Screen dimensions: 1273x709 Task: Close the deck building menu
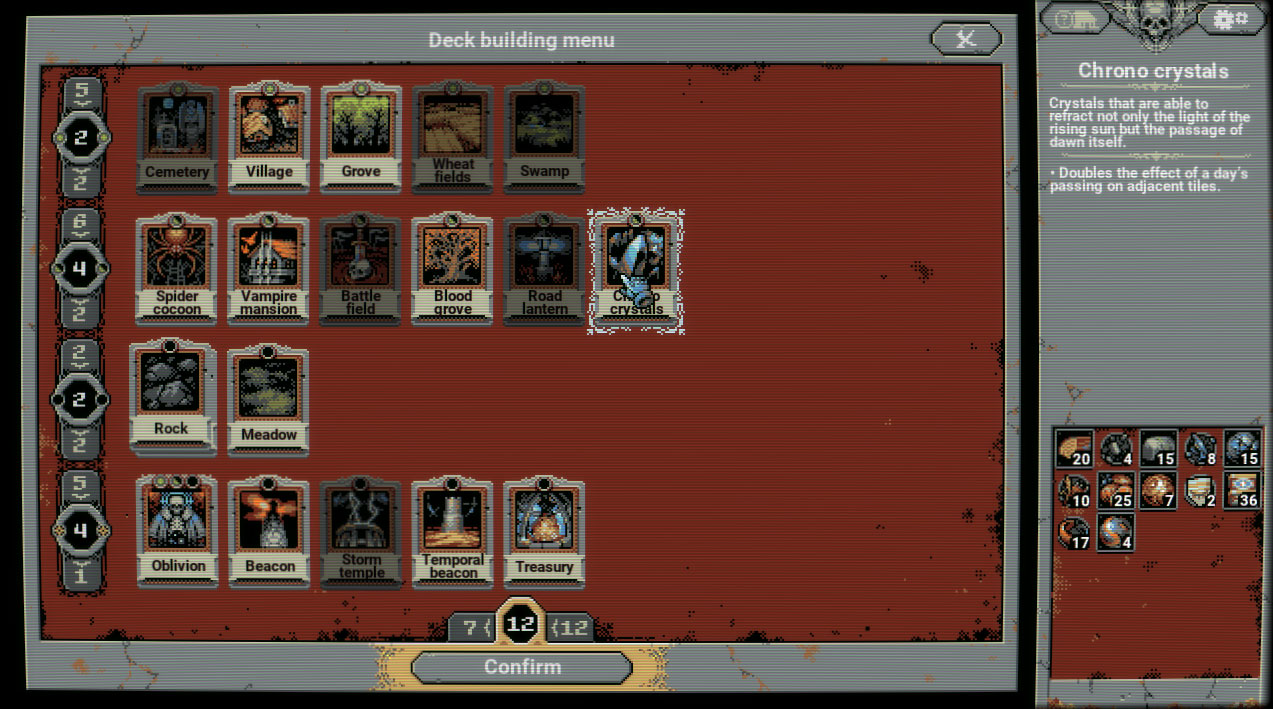click(966, 40)
